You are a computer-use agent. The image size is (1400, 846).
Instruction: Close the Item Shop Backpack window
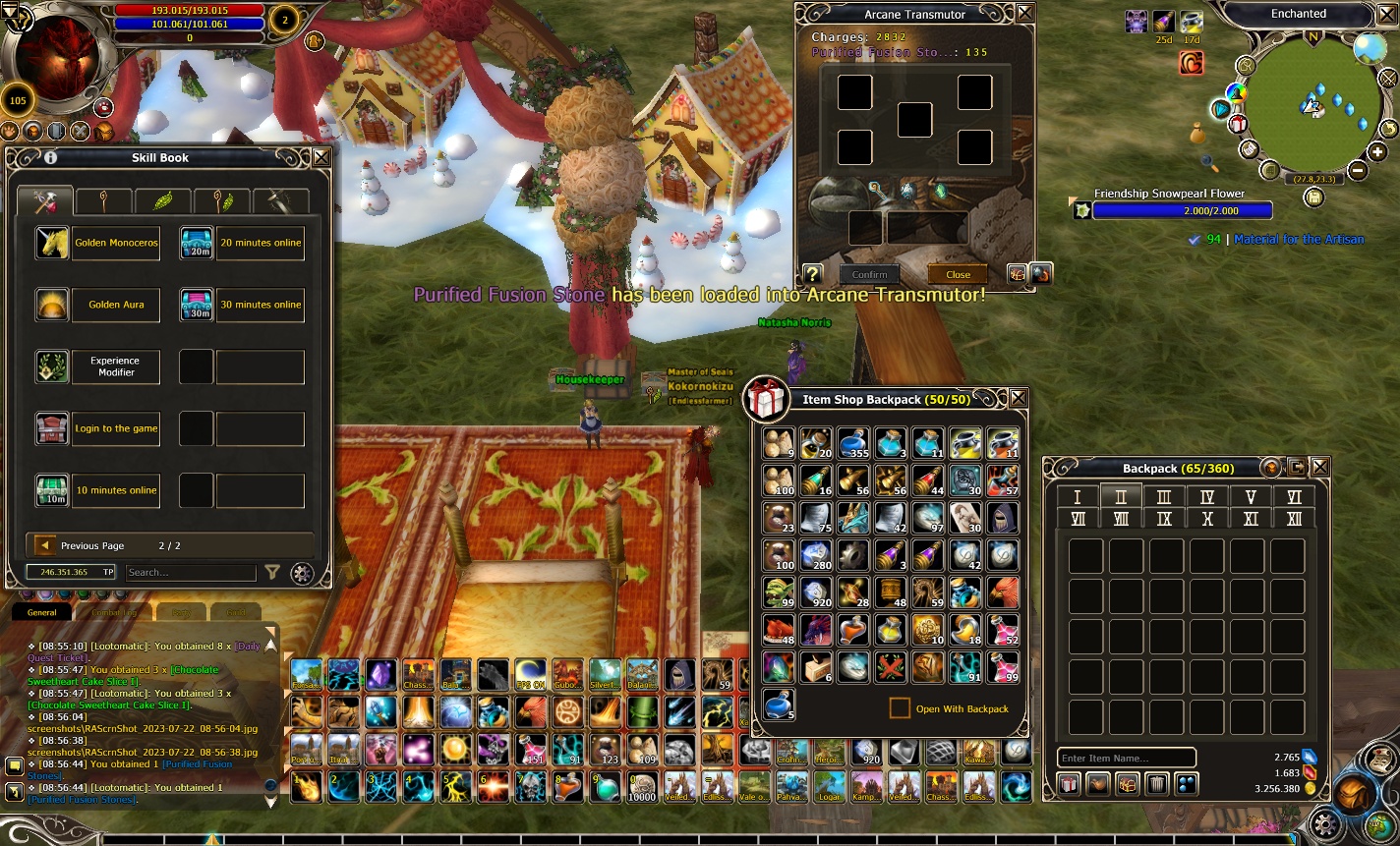click(1019, 398)
